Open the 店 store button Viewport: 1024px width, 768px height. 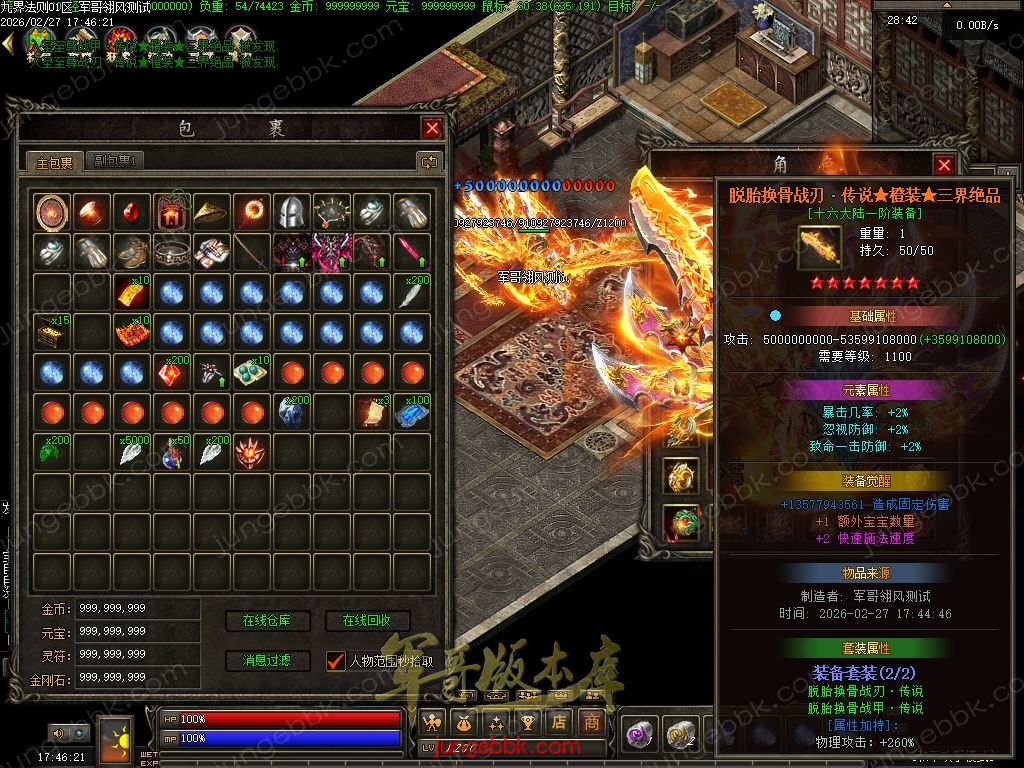coord(559,722)
